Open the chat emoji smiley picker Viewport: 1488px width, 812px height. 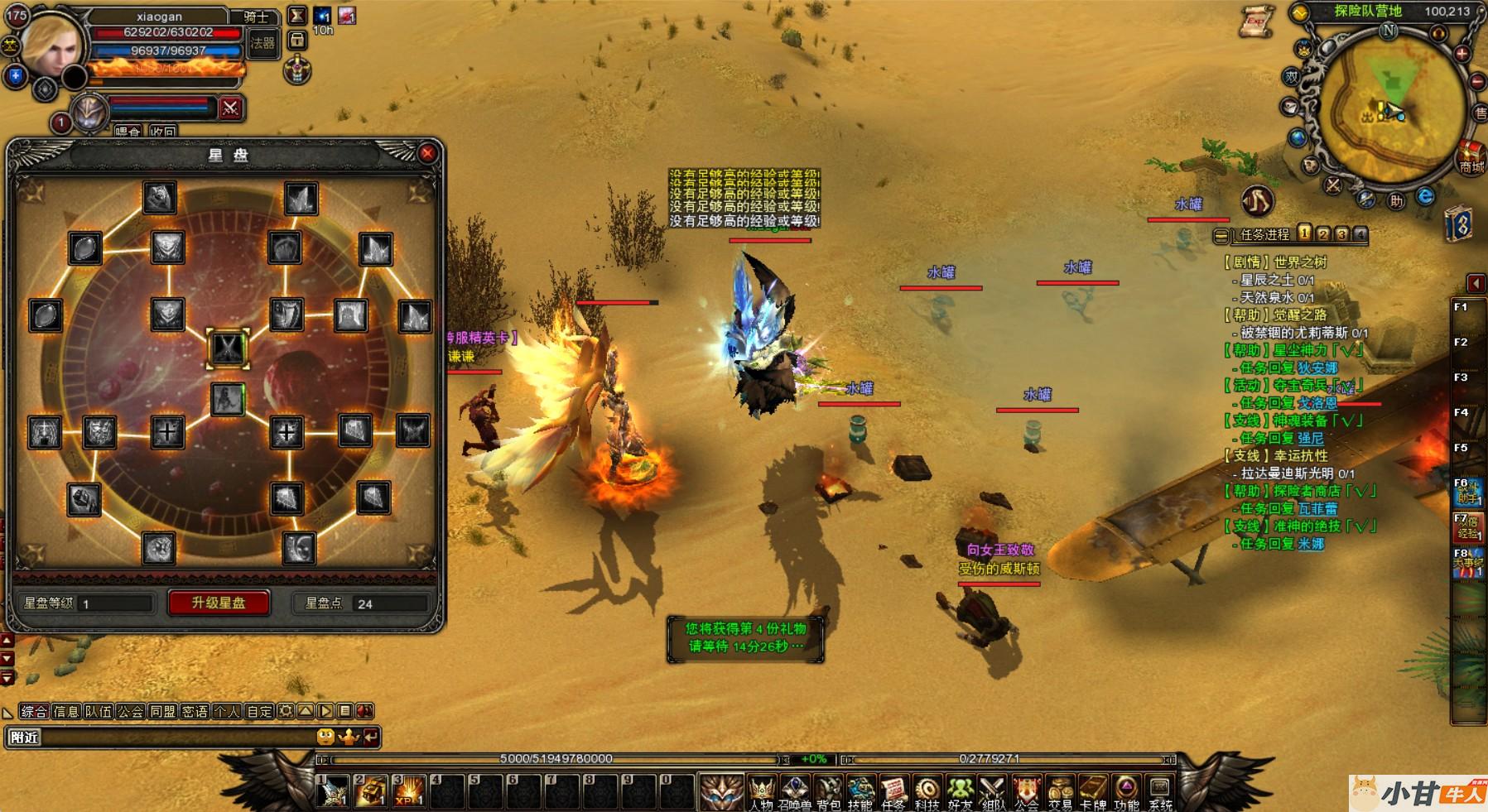[x=326, y=736]
